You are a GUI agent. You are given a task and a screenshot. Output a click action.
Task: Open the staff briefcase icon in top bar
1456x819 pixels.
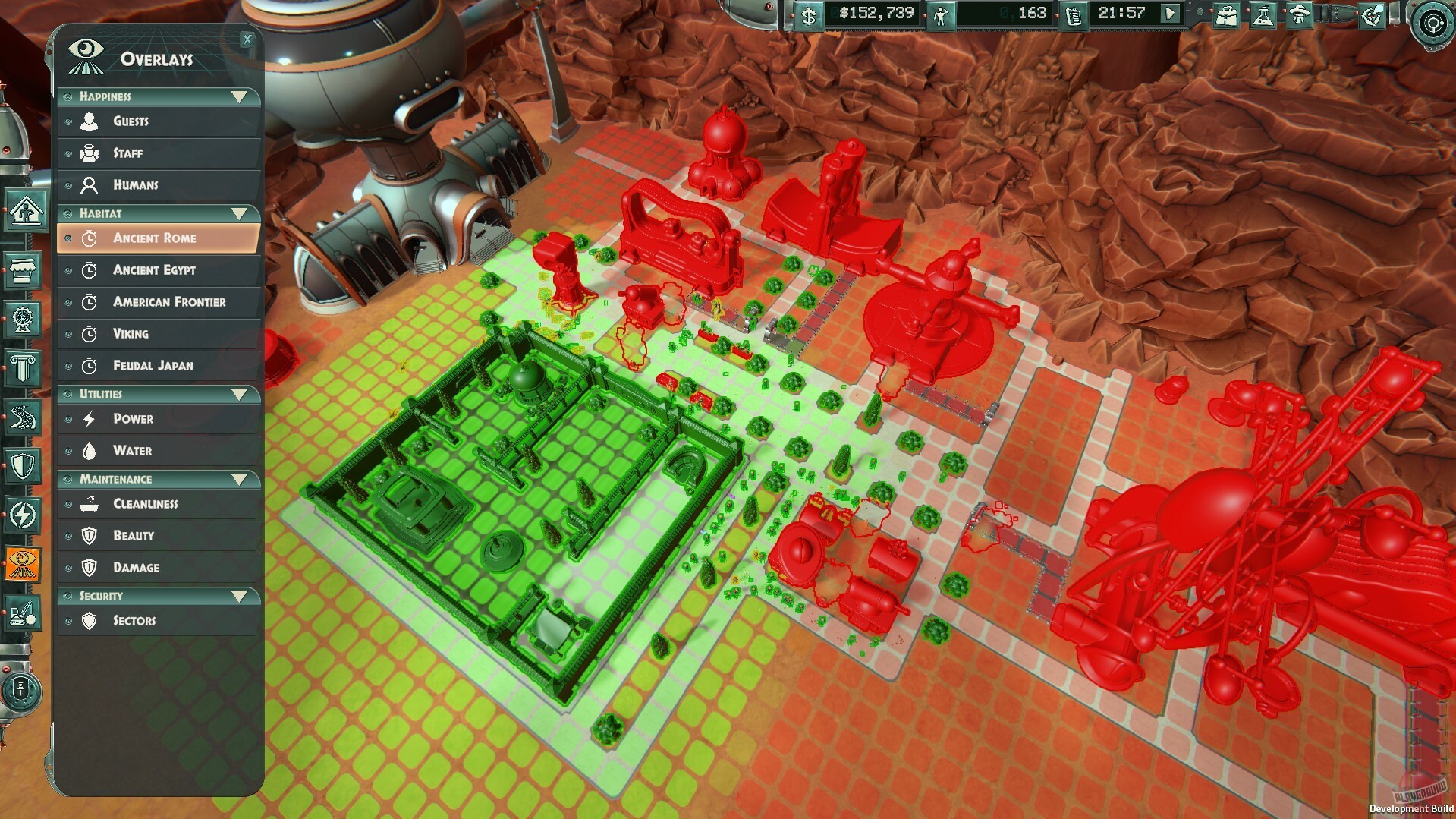pos(1226,15)
